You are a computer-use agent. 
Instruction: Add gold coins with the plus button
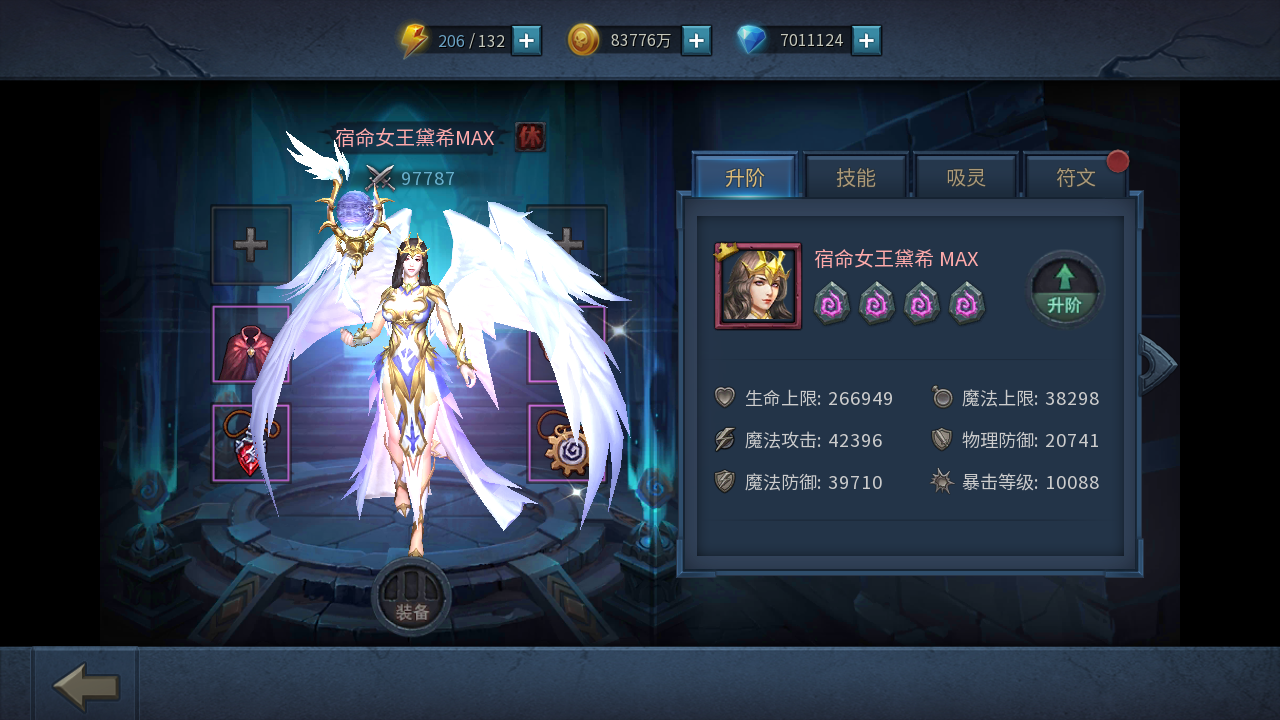(x=697, y=41)
